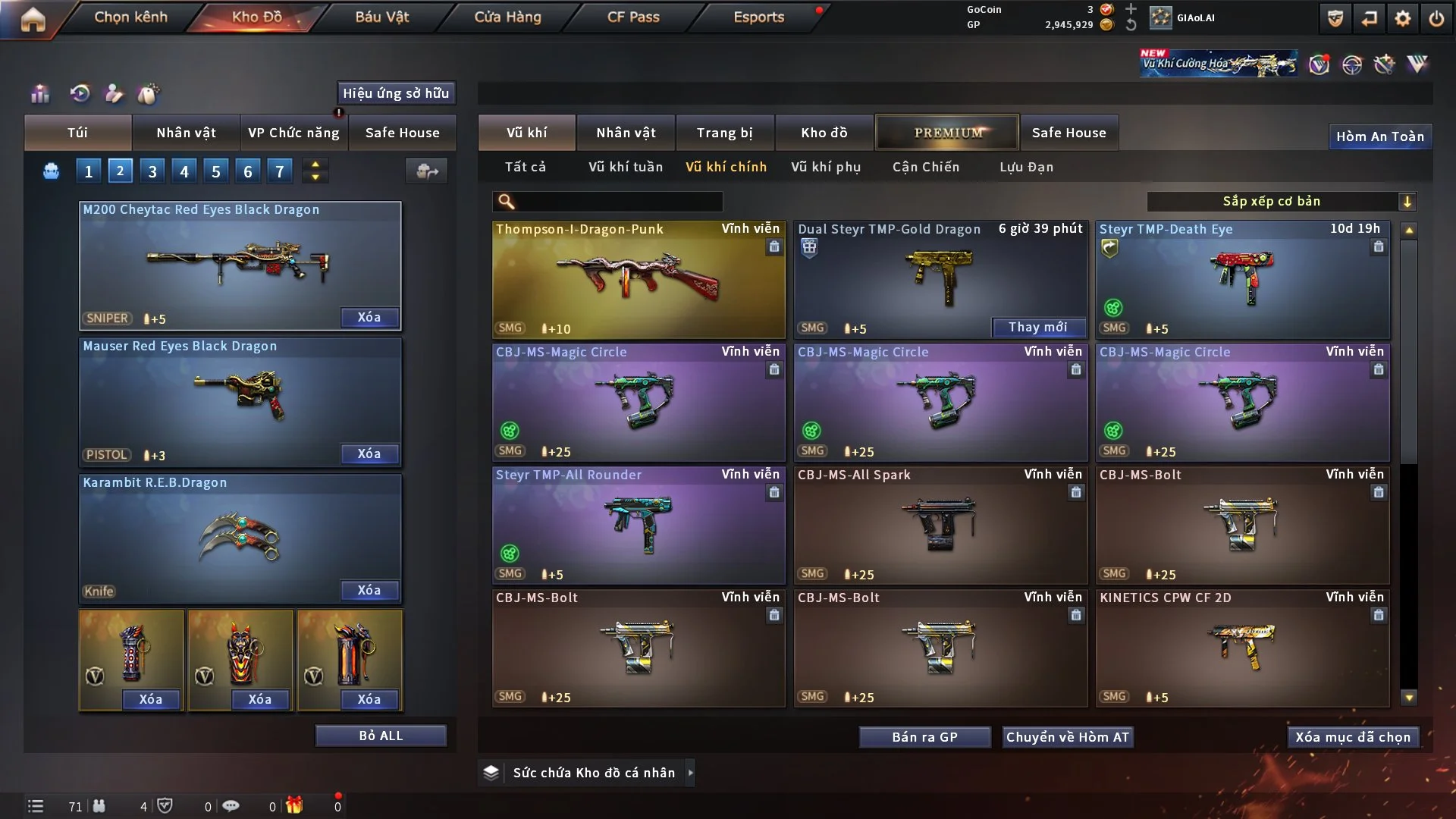
Task: Go to the CF Pass menu
Action: pyautogui.click(x=633, y=17)
